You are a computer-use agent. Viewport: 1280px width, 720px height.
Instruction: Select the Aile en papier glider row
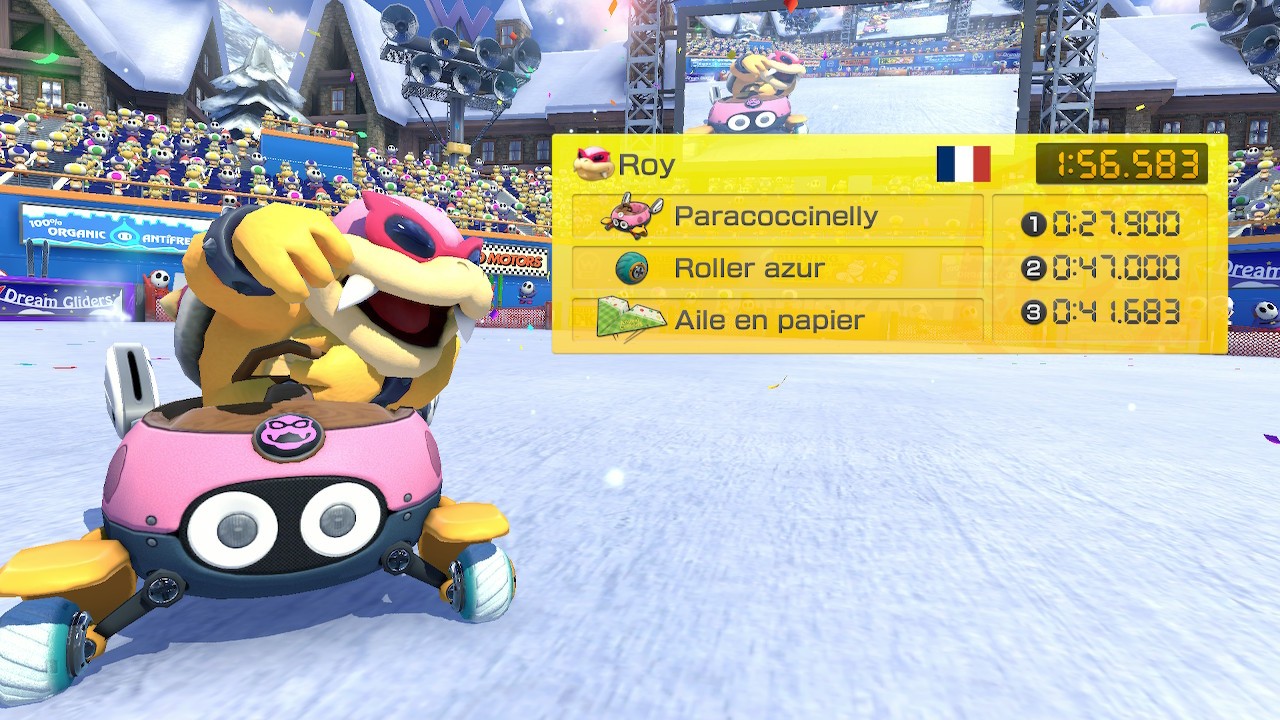(777, 320)
